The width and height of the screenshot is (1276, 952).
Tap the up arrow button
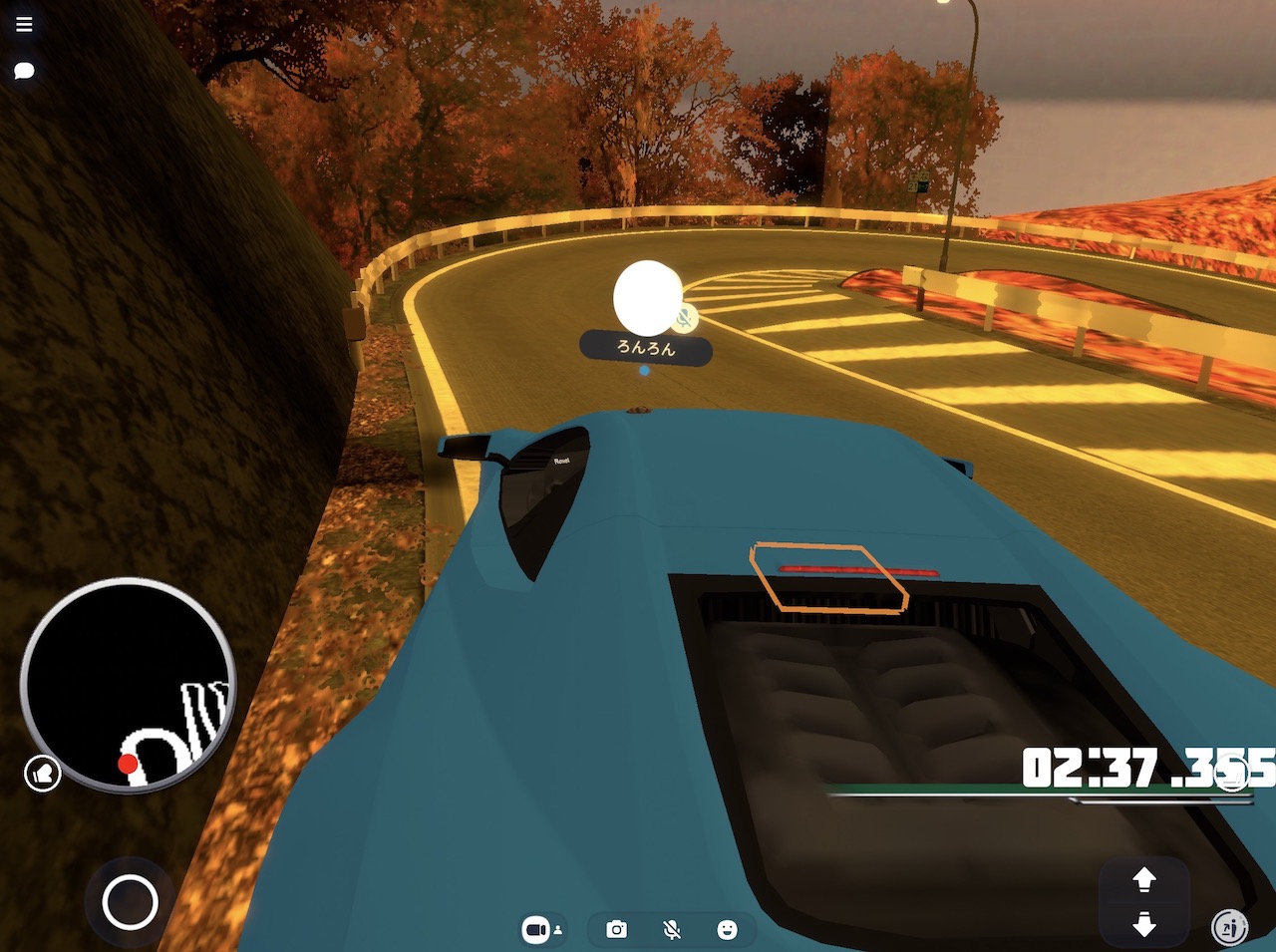[1144, 878]
